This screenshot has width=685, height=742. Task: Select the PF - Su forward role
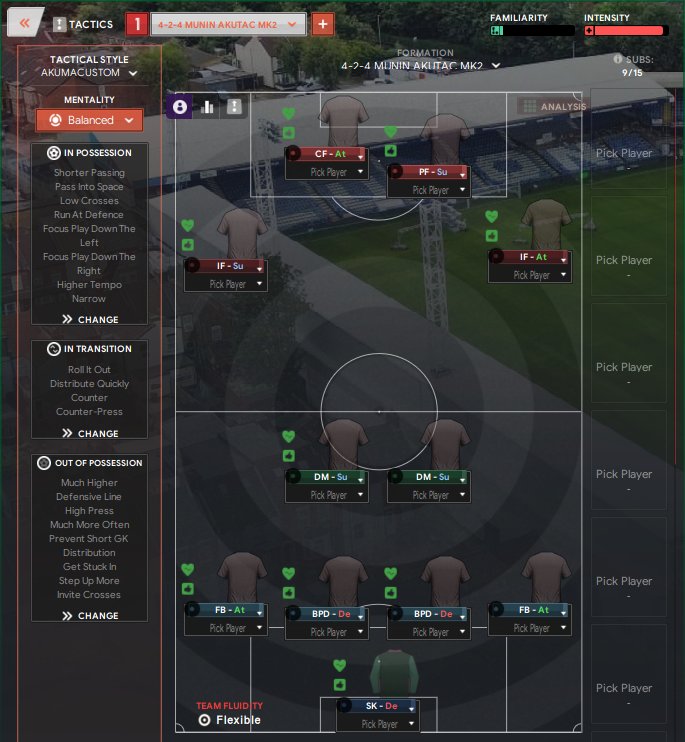(428, 172)
